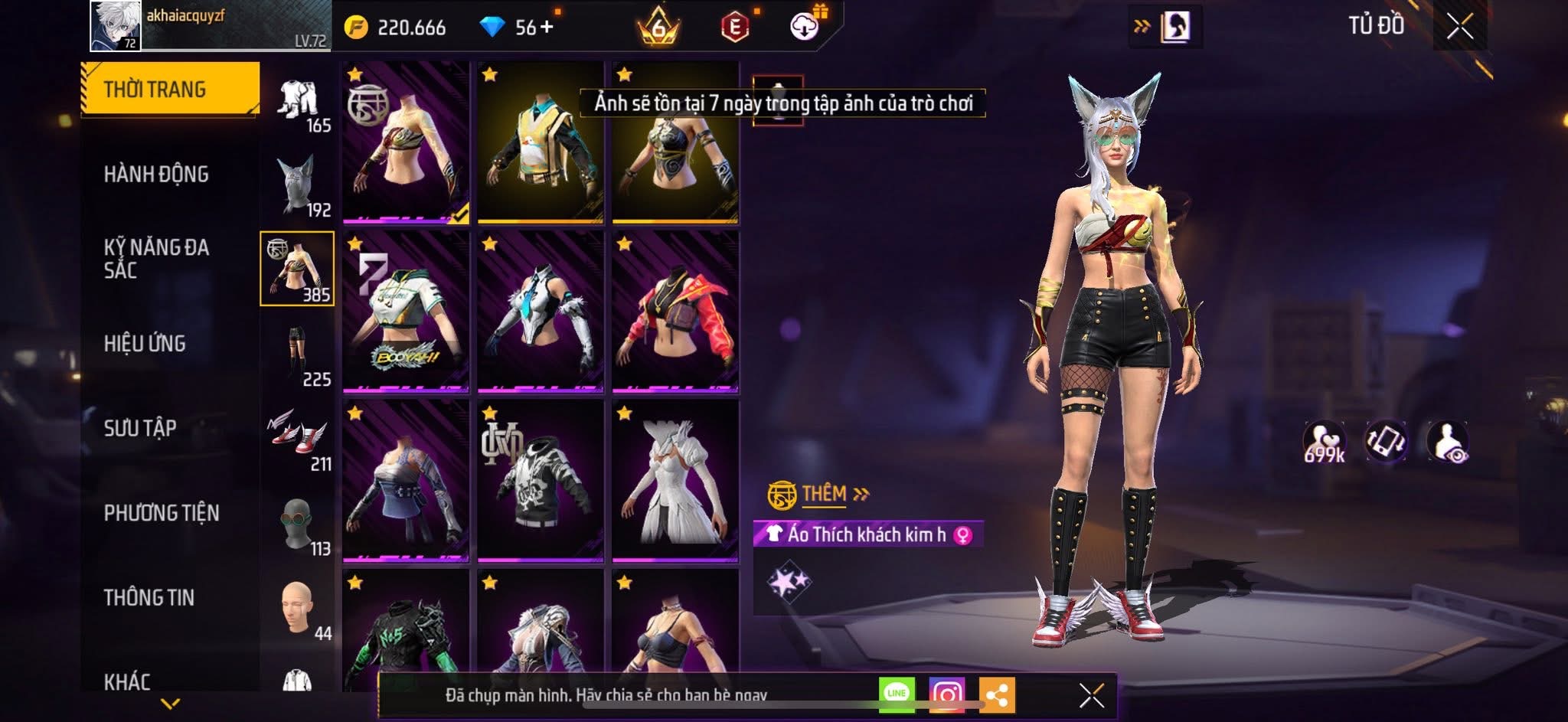This screenshot has width=1568, height=722.
Task: Switch to the Hành Động tab
Action: pos(156,174)
